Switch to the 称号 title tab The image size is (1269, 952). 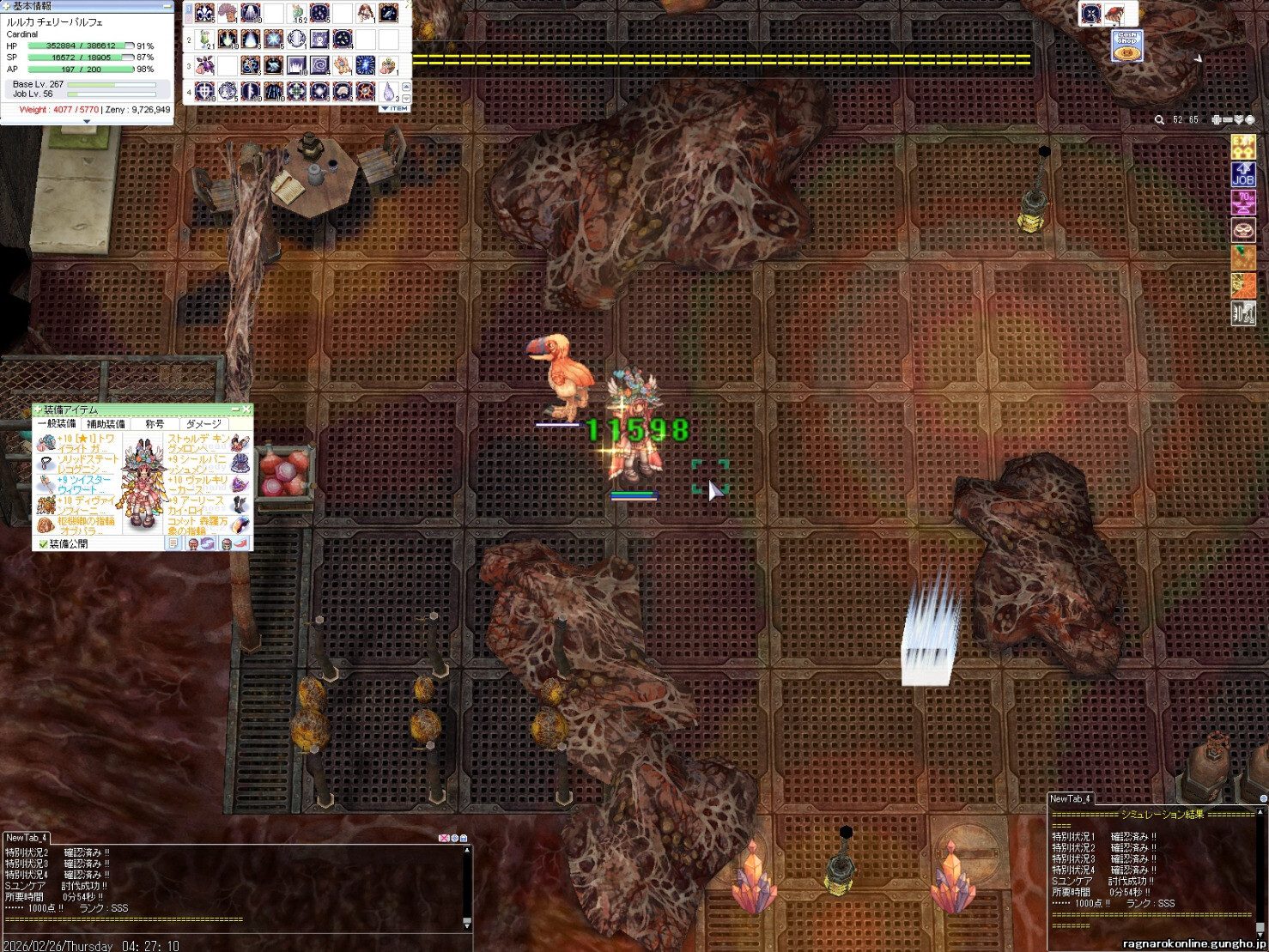pyautogui.click(x=155, y=424)
